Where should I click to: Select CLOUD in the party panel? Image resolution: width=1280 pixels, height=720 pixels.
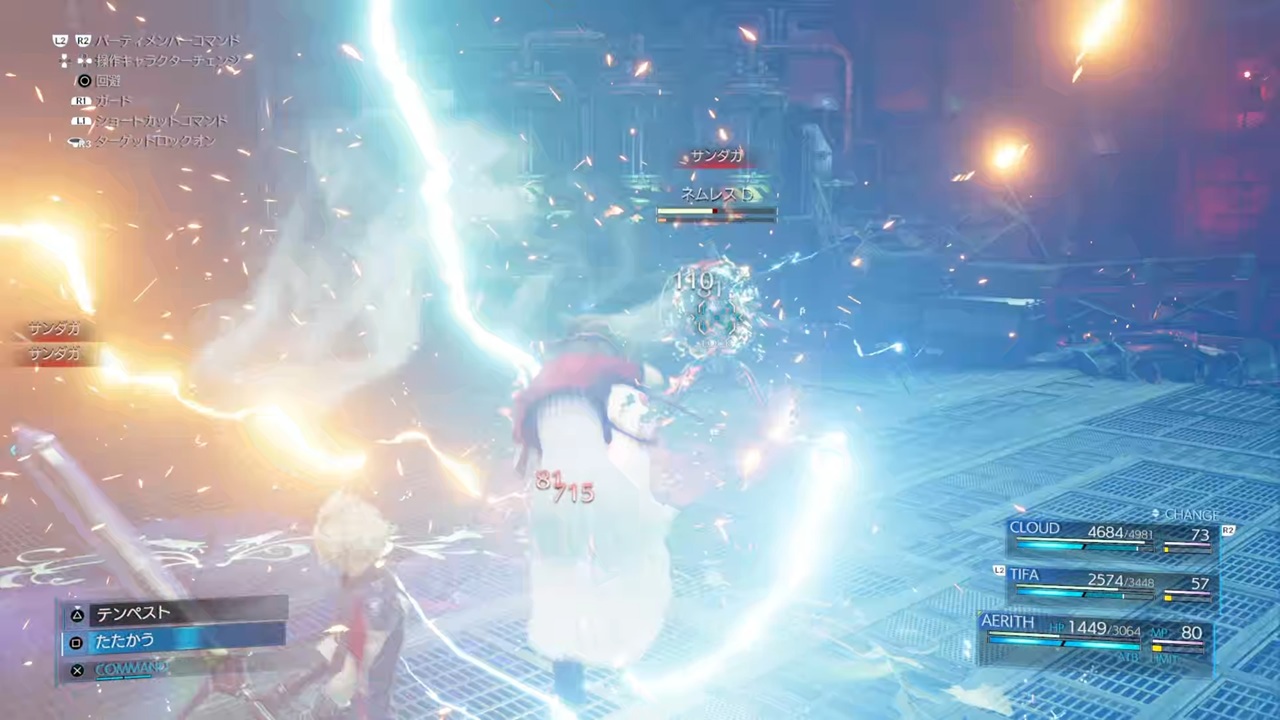pos(1110,537)
